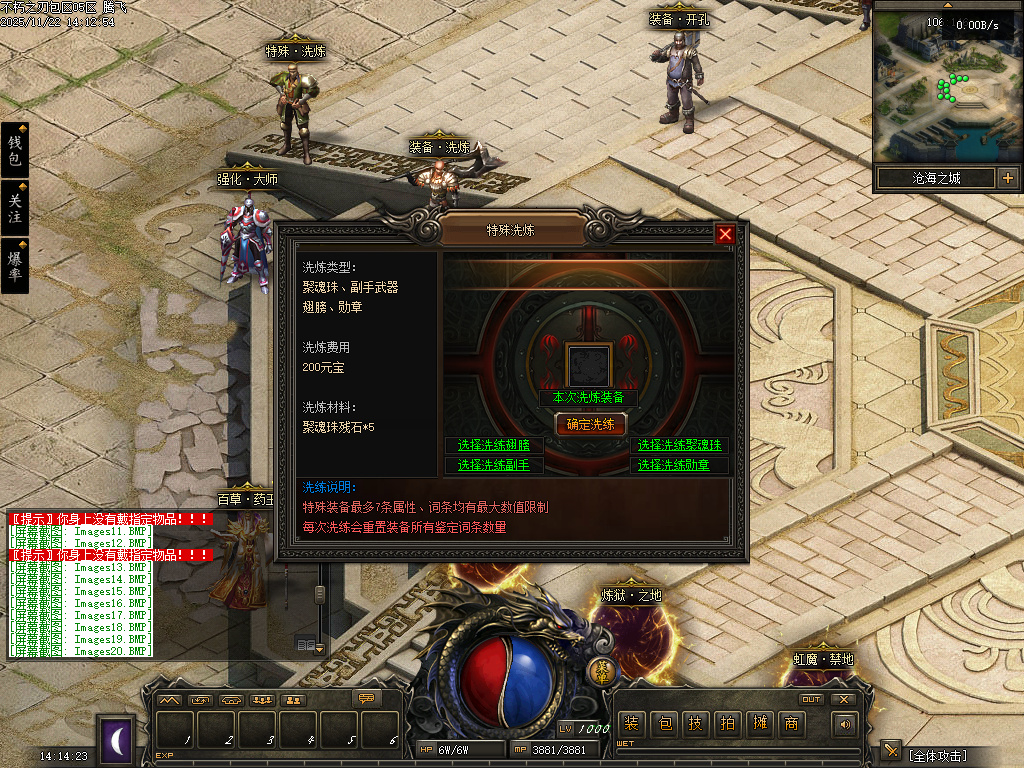Open the 拍 auction panel
This screenshot has height=768, width=1024.
tap(728, 724)
